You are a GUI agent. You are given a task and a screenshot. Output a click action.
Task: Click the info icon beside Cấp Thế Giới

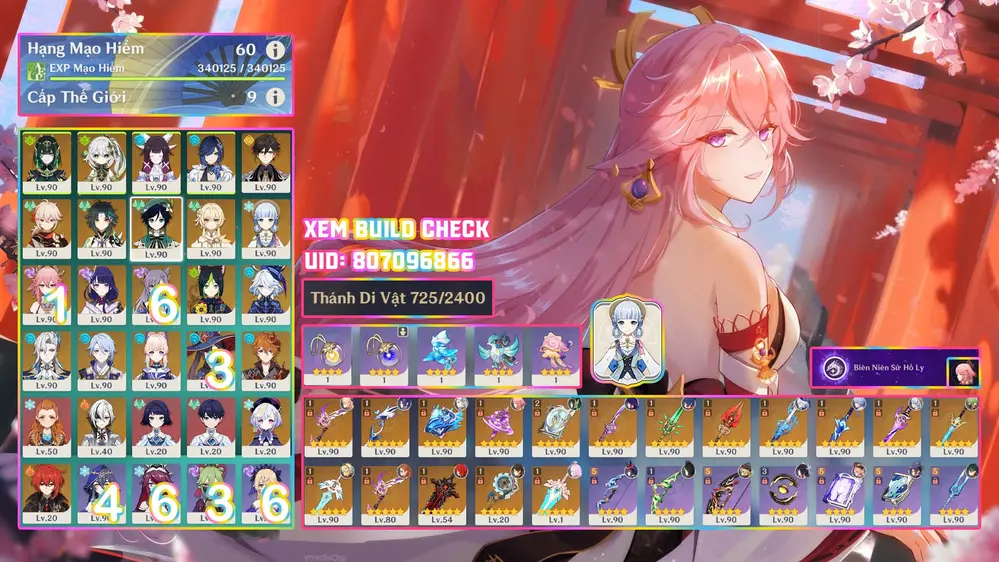pos(275,97)
